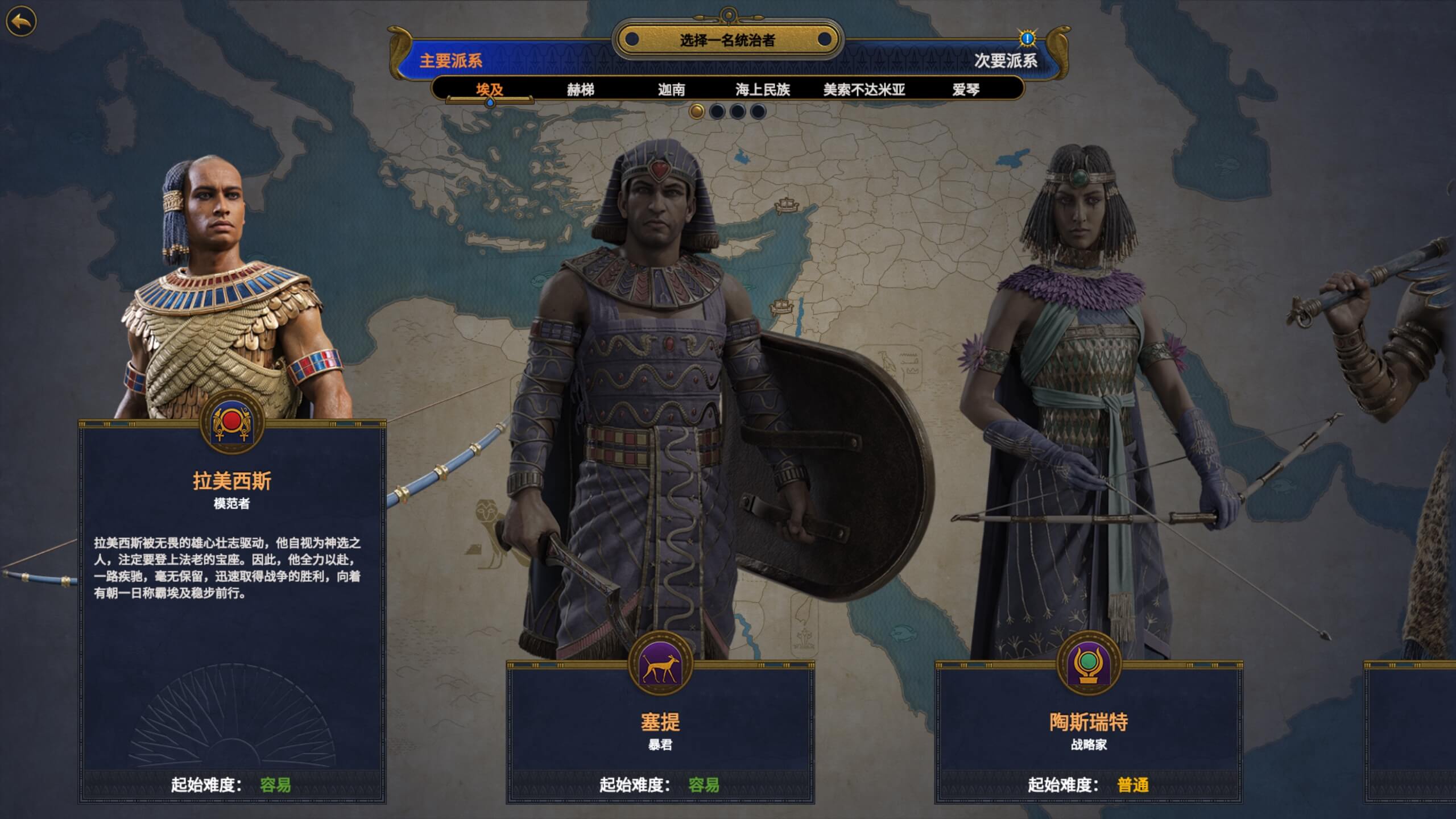
Task: Click the red sun disc faction emblem
Action: tap(231, 422)
